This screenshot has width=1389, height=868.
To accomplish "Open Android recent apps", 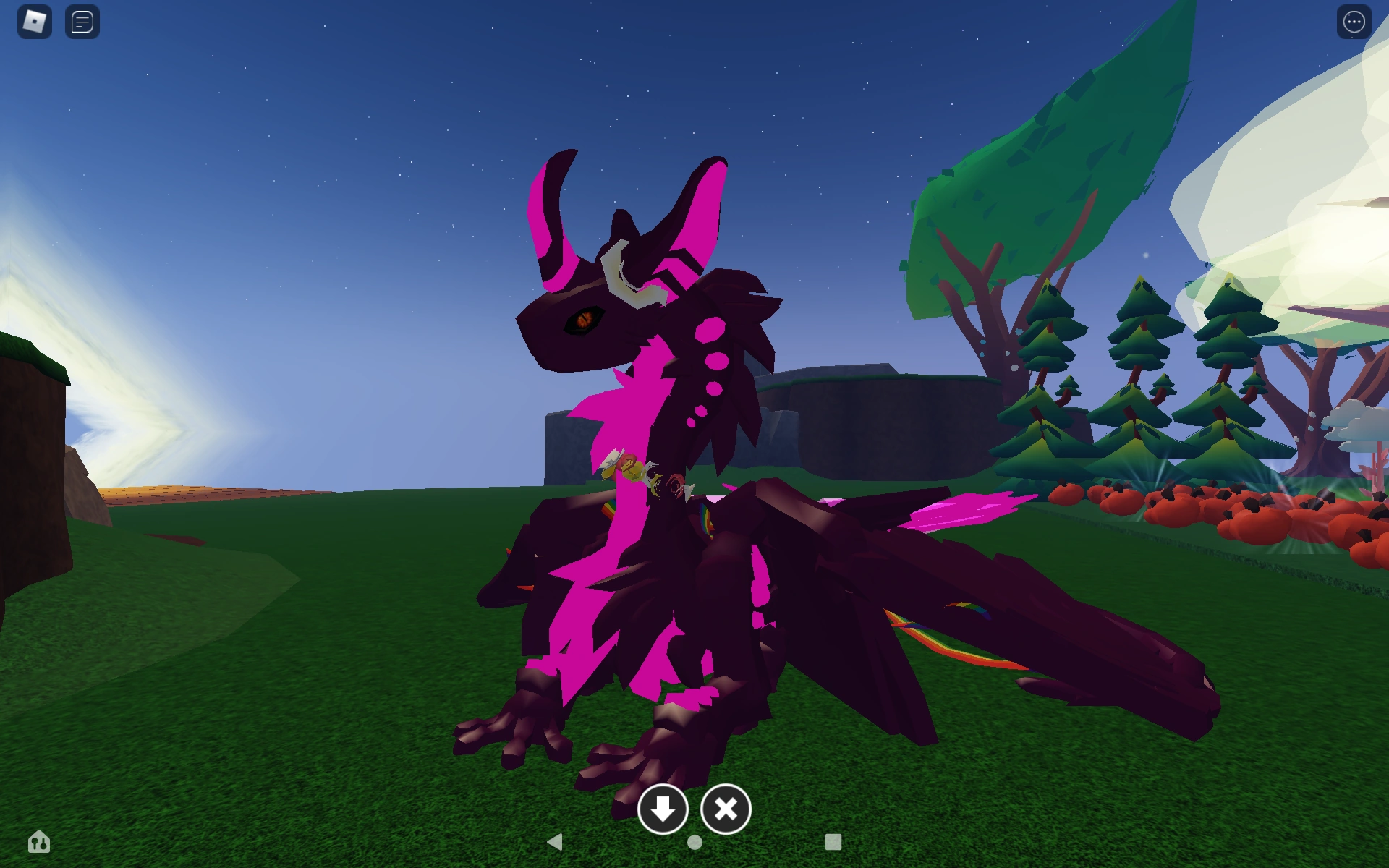I will coord(833,841).
